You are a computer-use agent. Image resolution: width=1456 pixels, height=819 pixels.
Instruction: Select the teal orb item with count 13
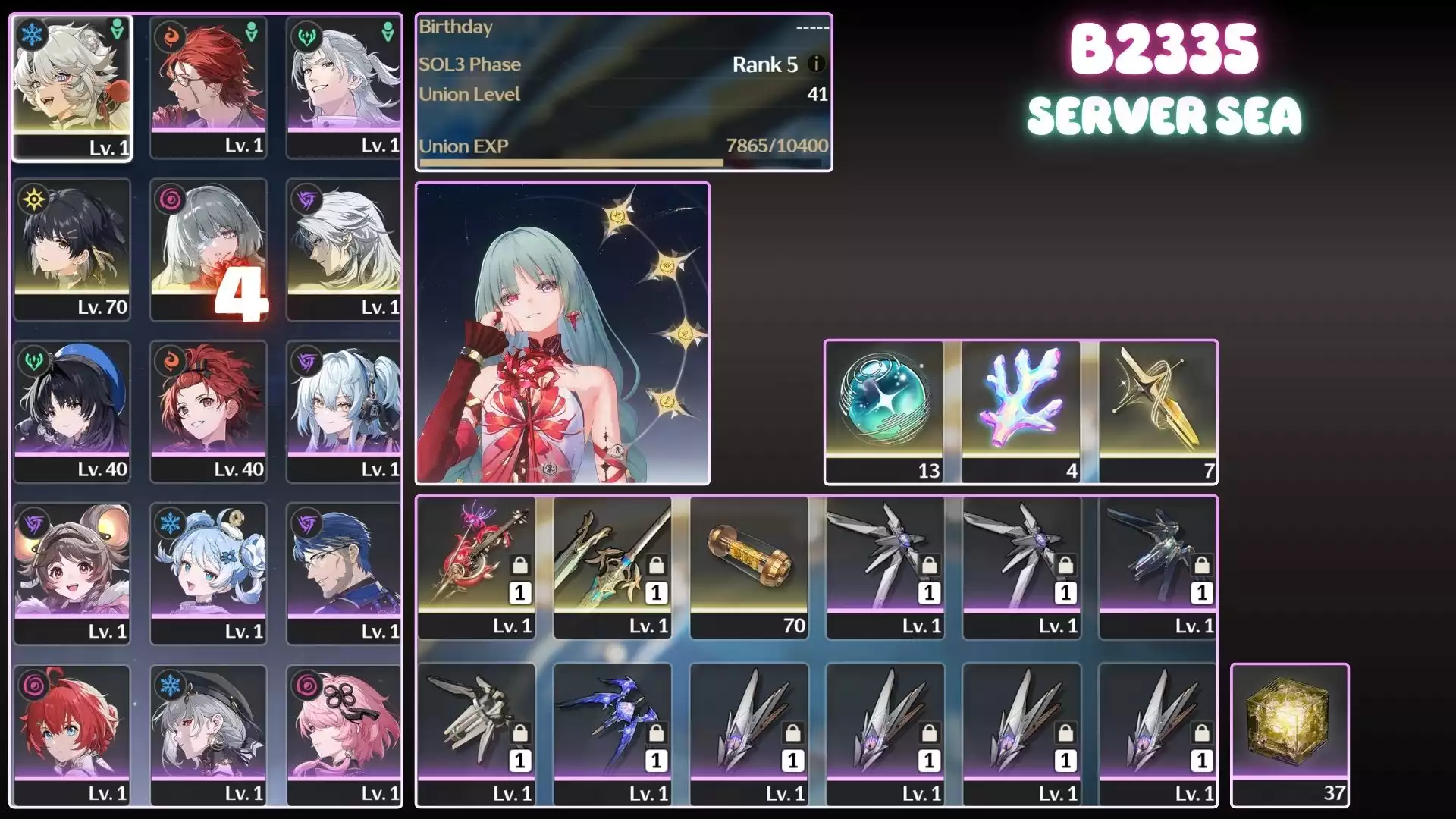(x=884, y=411)
